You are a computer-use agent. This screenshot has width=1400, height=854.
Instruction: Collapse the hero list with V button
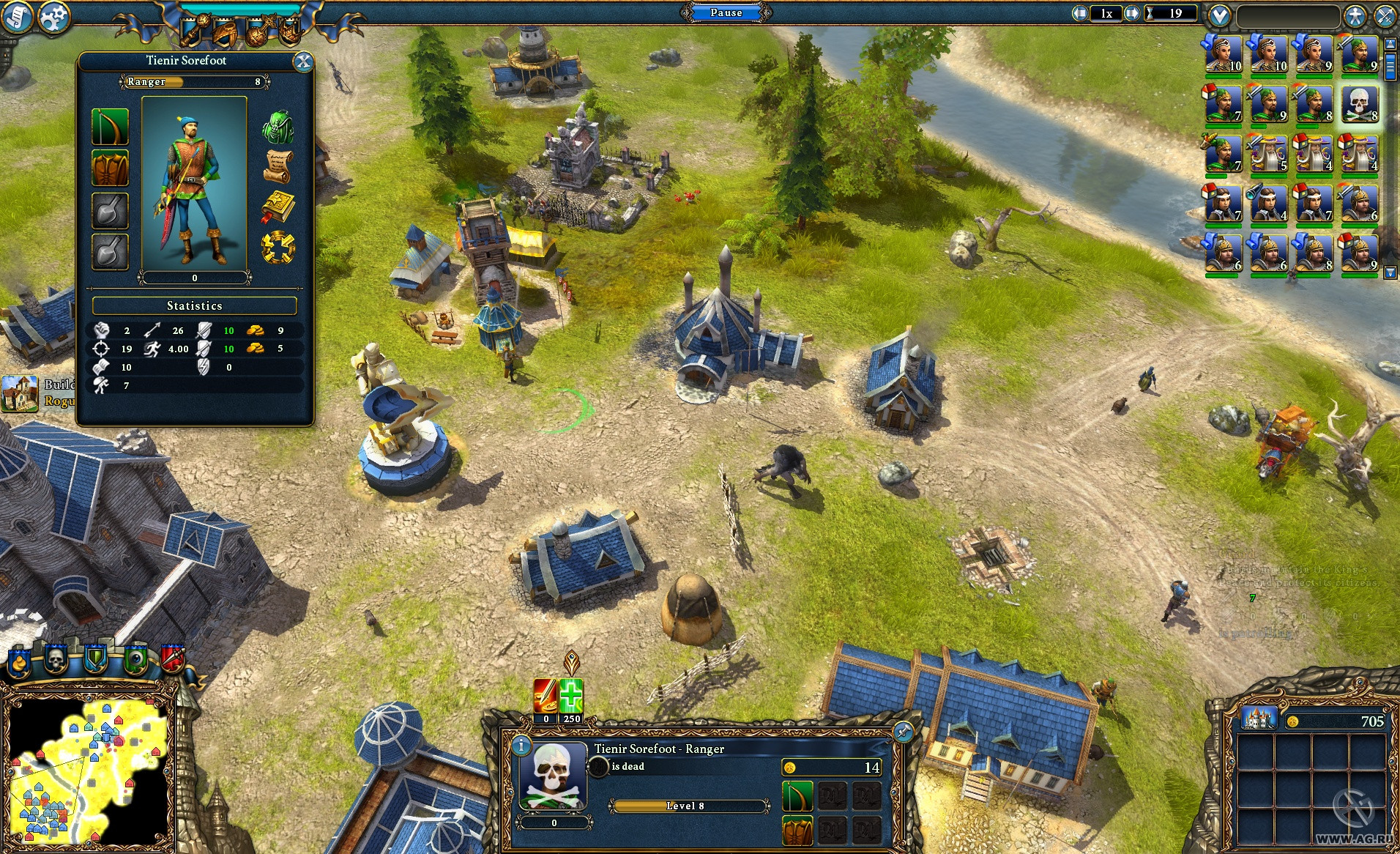pos(1219,15)
